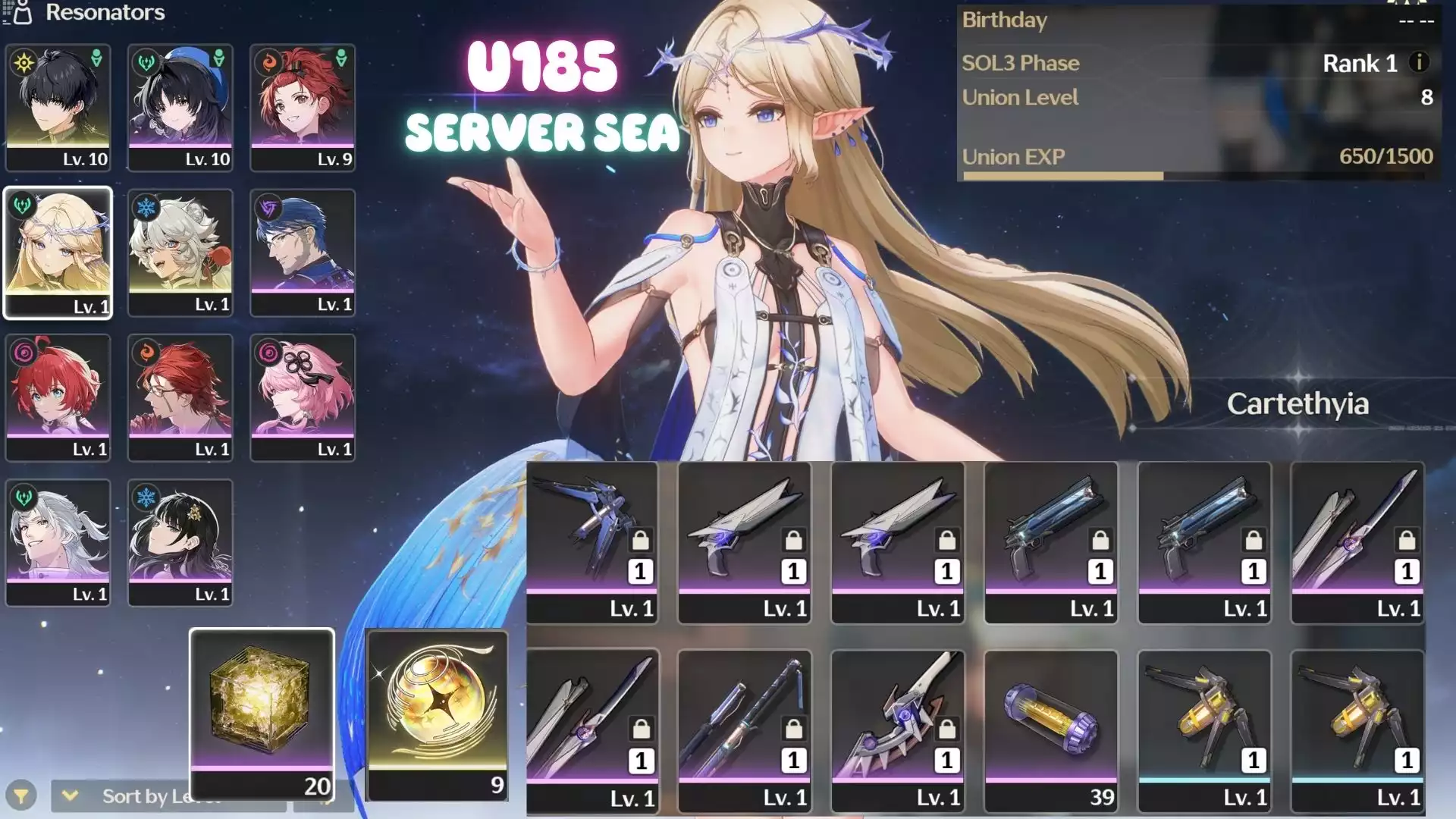The height and width of the screenshot is (819, 1456).
Task: Pick Mortefi, the red-haired man with glasses
Action: [180, 397]
